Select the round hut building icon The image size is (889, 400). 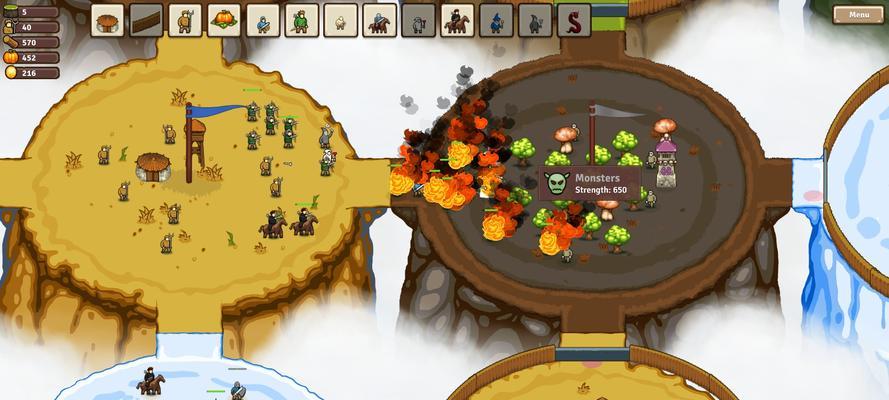(108, 20)
